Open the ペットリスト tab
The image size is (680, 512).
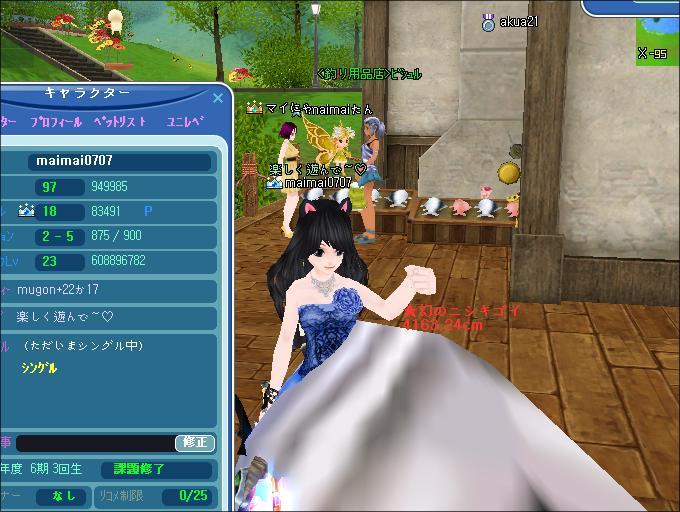pos(120,122)
